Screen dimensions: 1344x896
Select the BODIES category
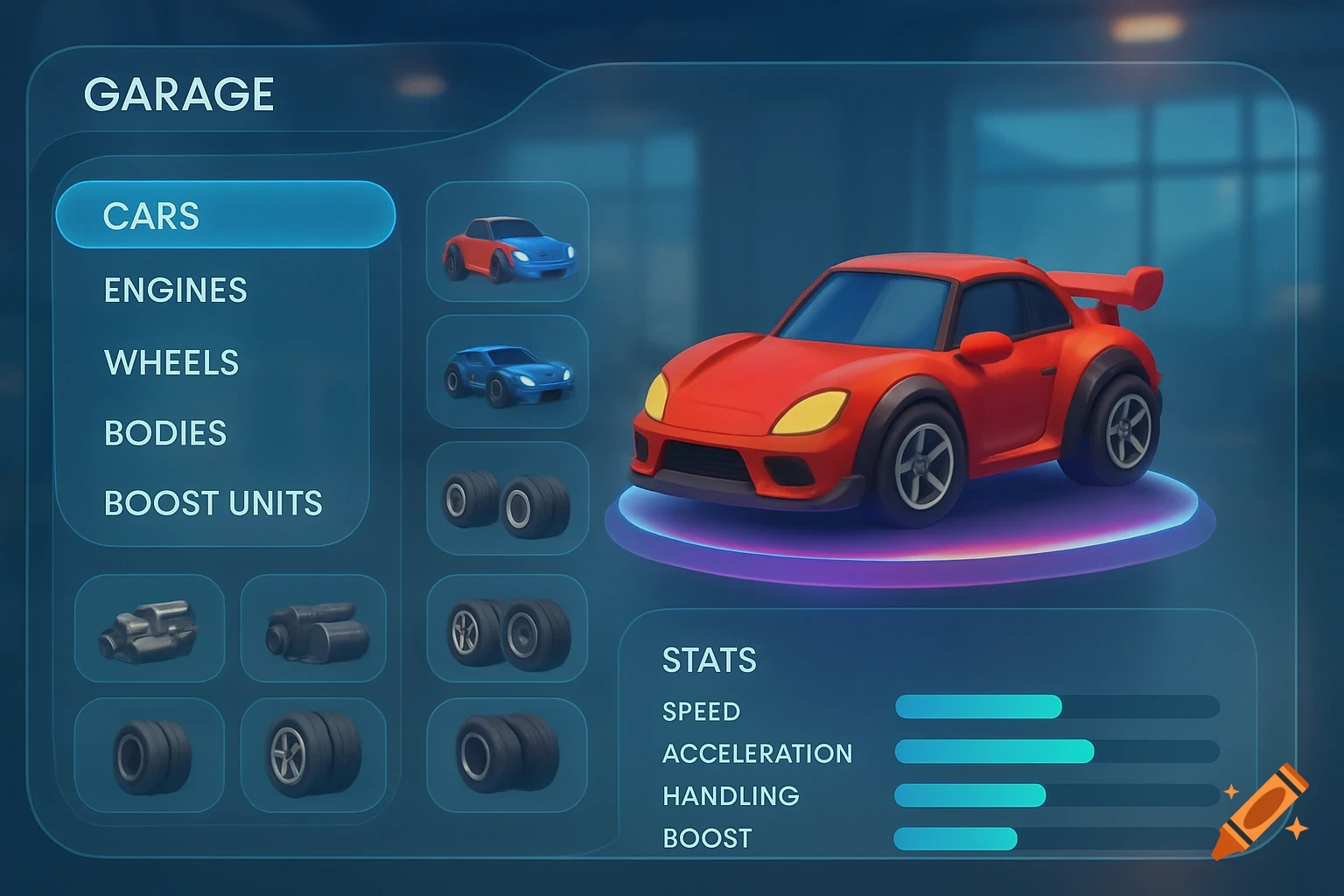164,432
